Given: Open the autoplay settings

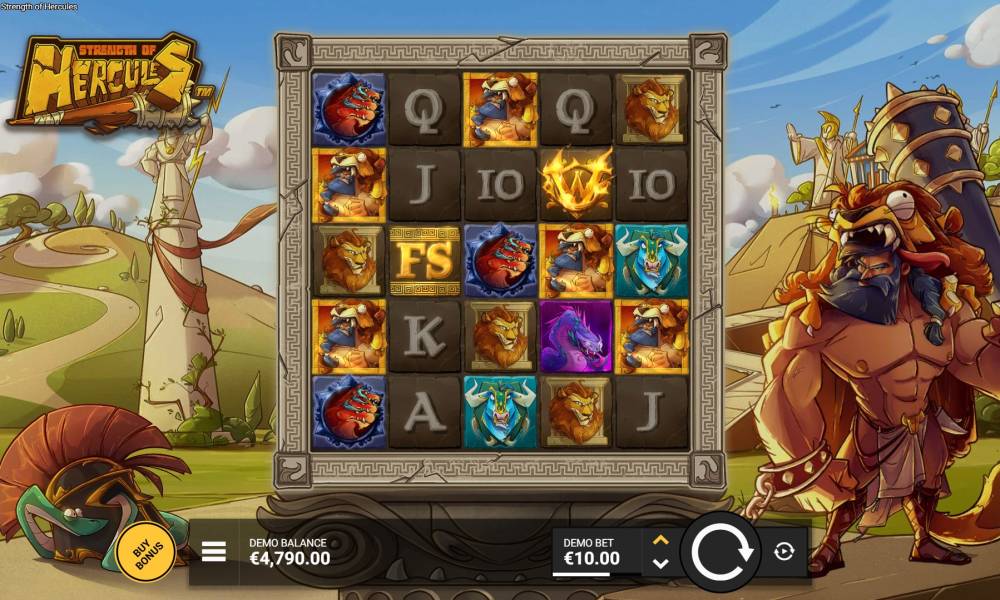Looking at the screenshot, I should click(x=783, y=551).
